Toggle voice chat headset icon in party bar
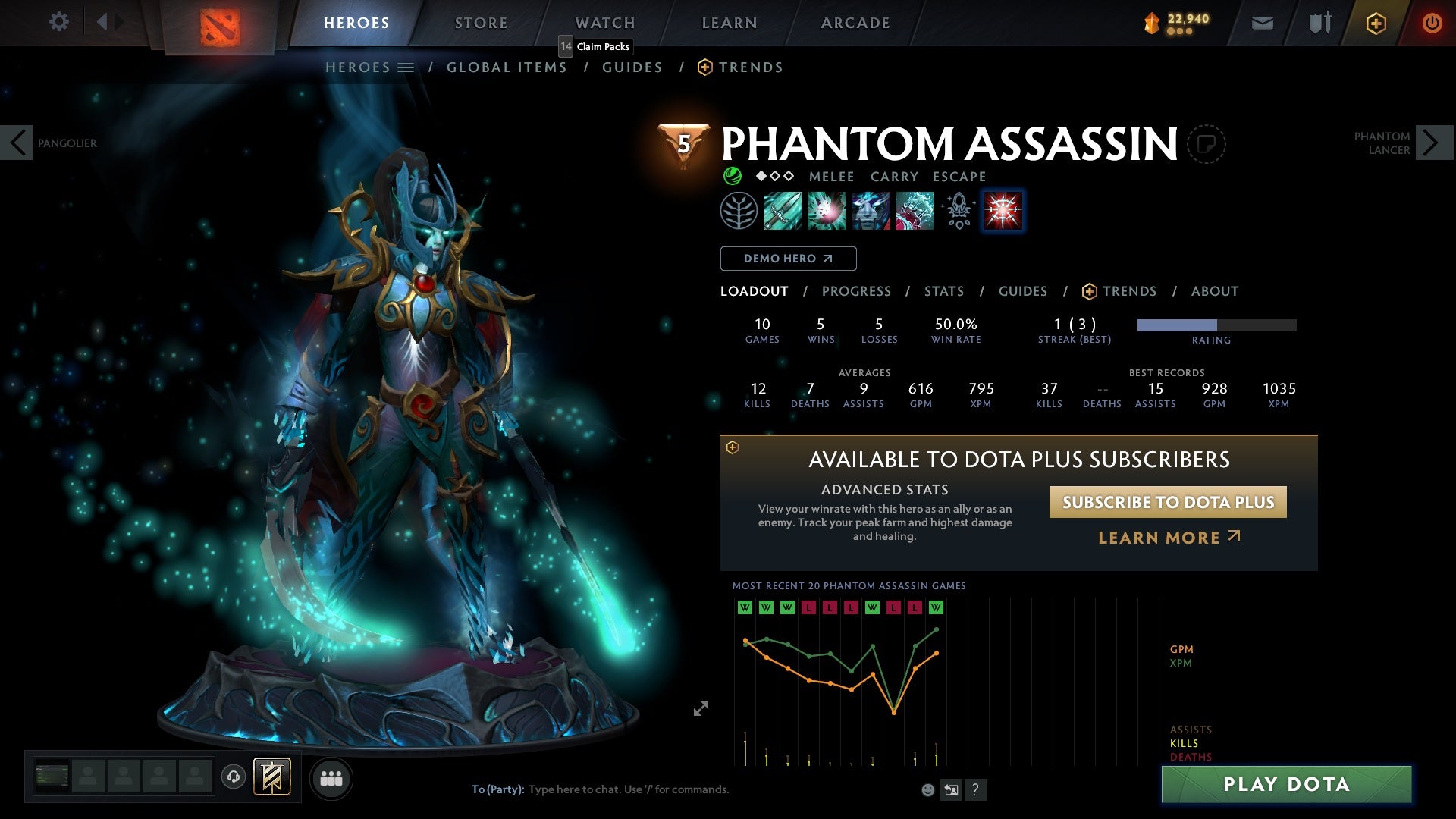 click(x=232, y=777)
